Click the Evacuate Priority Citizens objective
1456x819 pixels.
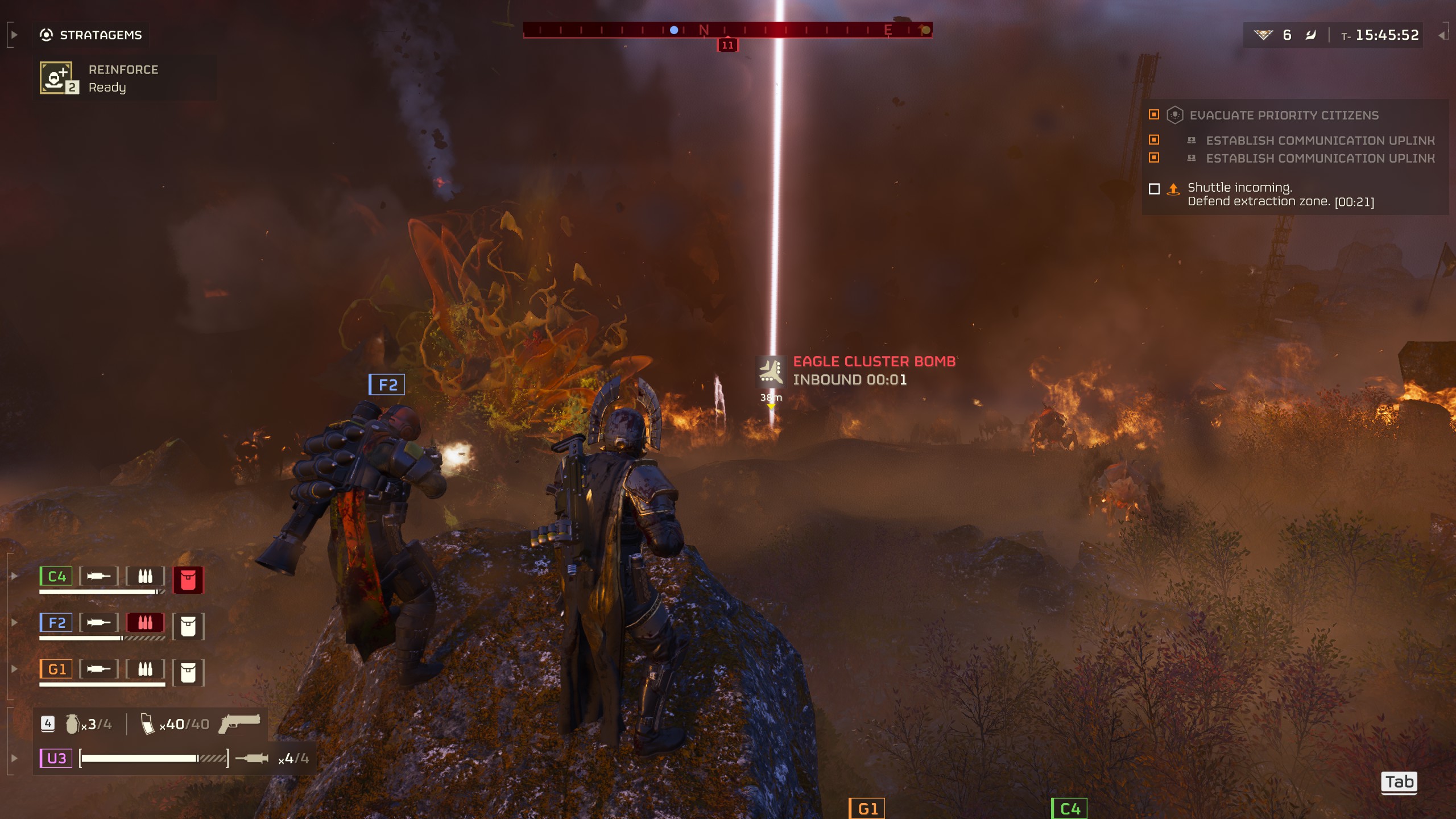(1283, 115)
